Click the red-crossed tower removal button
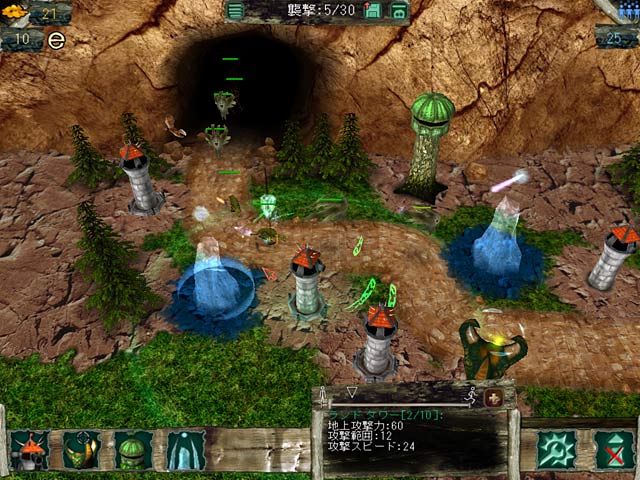The width and height of the screenshot is (640, 480). 613,450
